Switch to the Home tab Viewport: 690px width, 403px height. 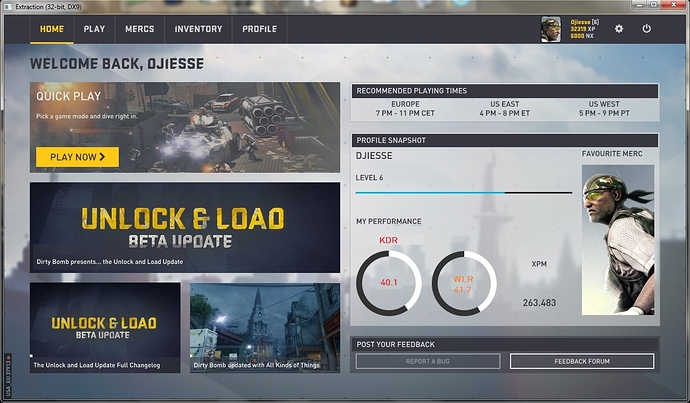(51, 29)
